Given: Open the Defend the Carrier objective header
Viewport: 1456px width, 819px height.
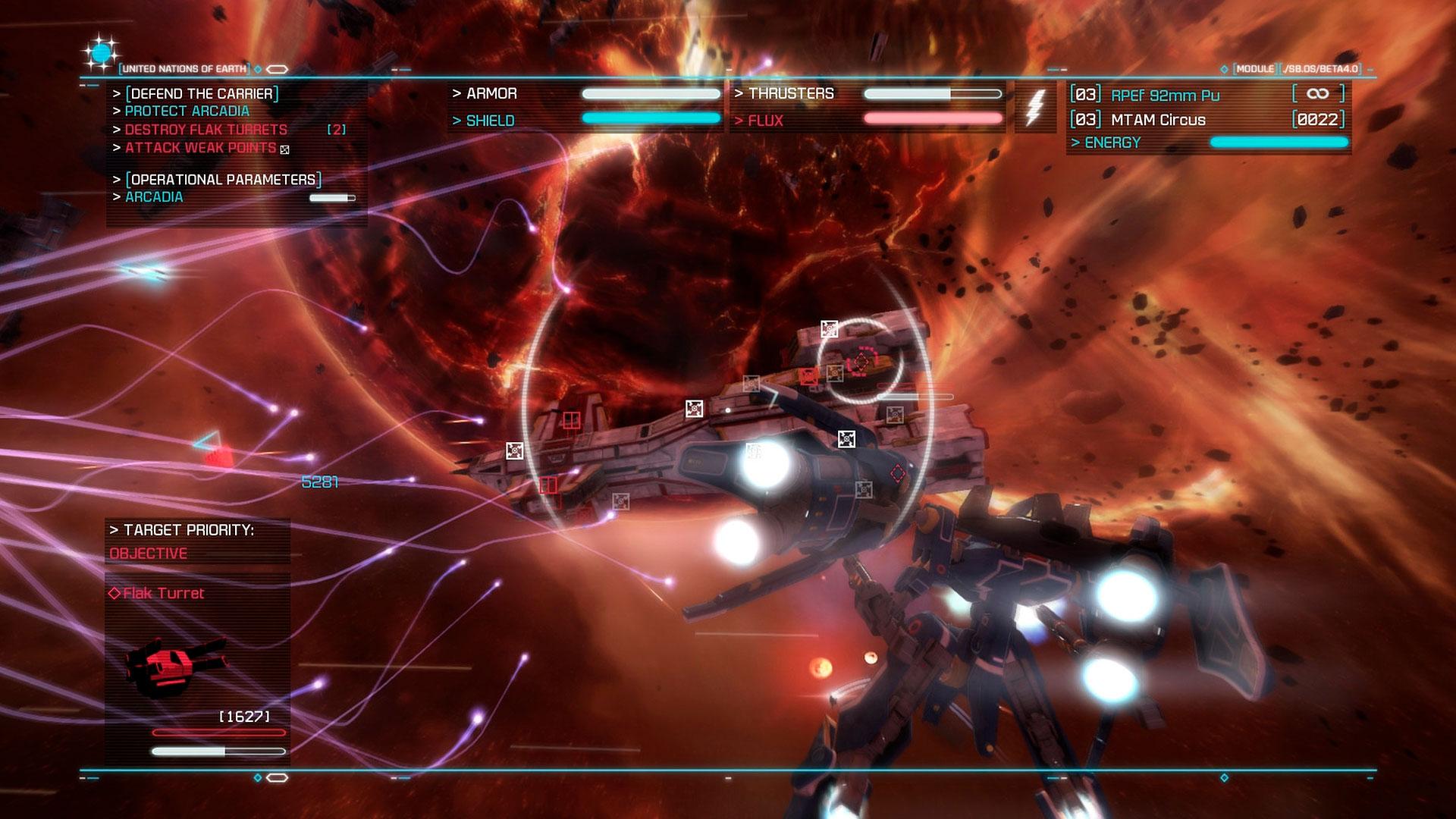Looking at the screenshot, I should pos(202,93).
